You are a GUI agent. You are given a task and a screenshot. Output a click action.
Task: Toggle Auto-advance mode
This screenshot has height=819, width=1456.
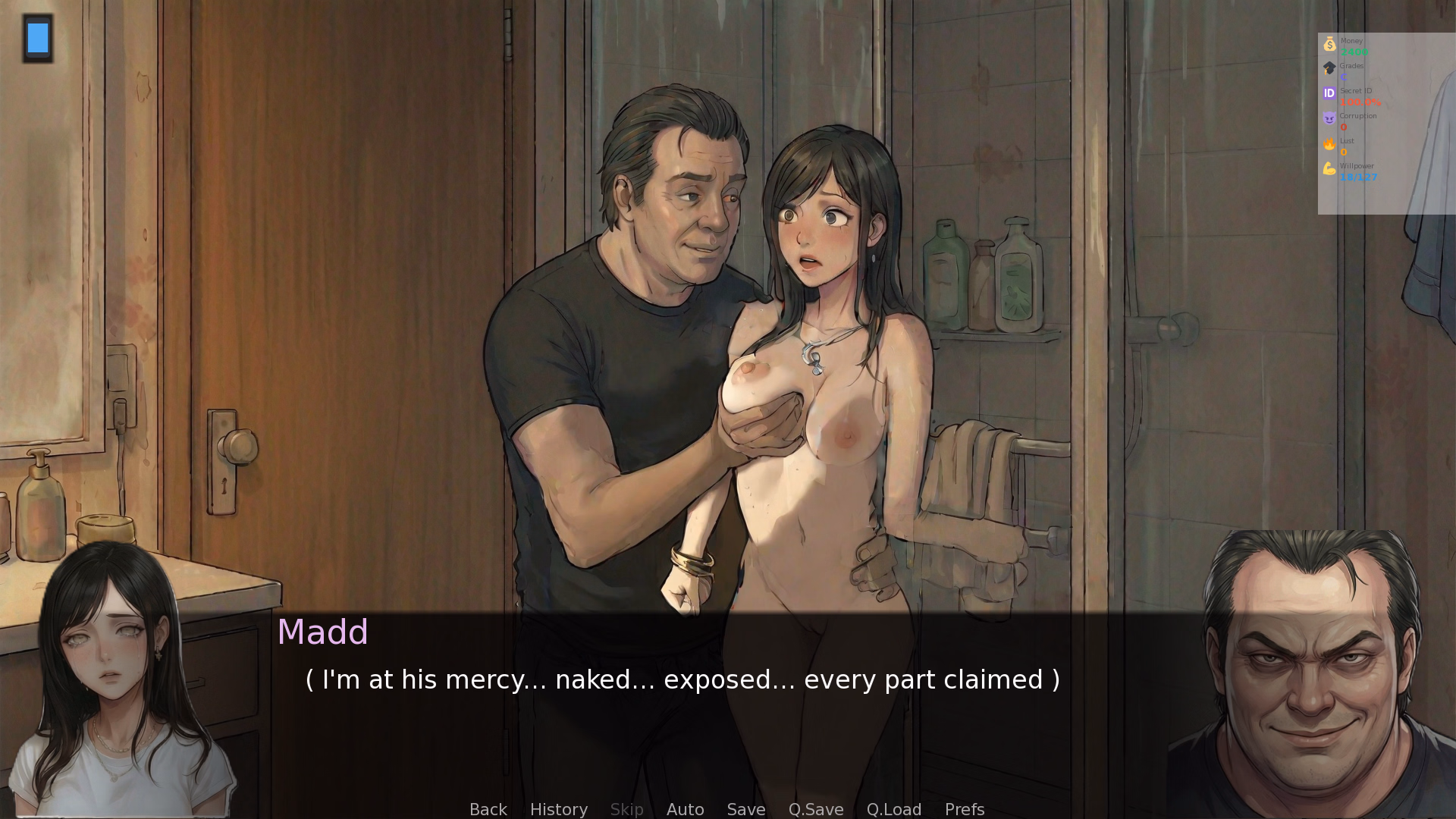click(685, 809)
